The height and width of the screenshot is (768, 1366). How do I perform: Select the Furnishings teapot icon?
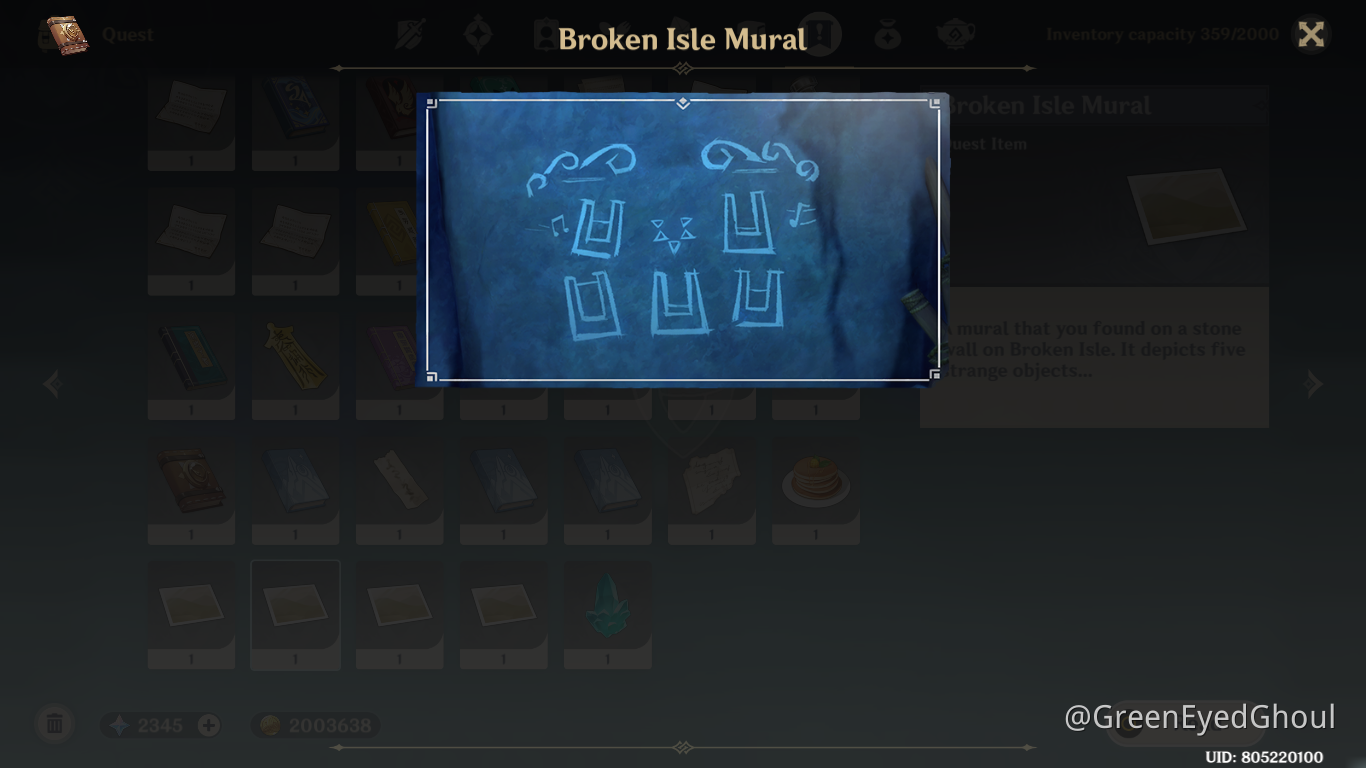(956, 32)
